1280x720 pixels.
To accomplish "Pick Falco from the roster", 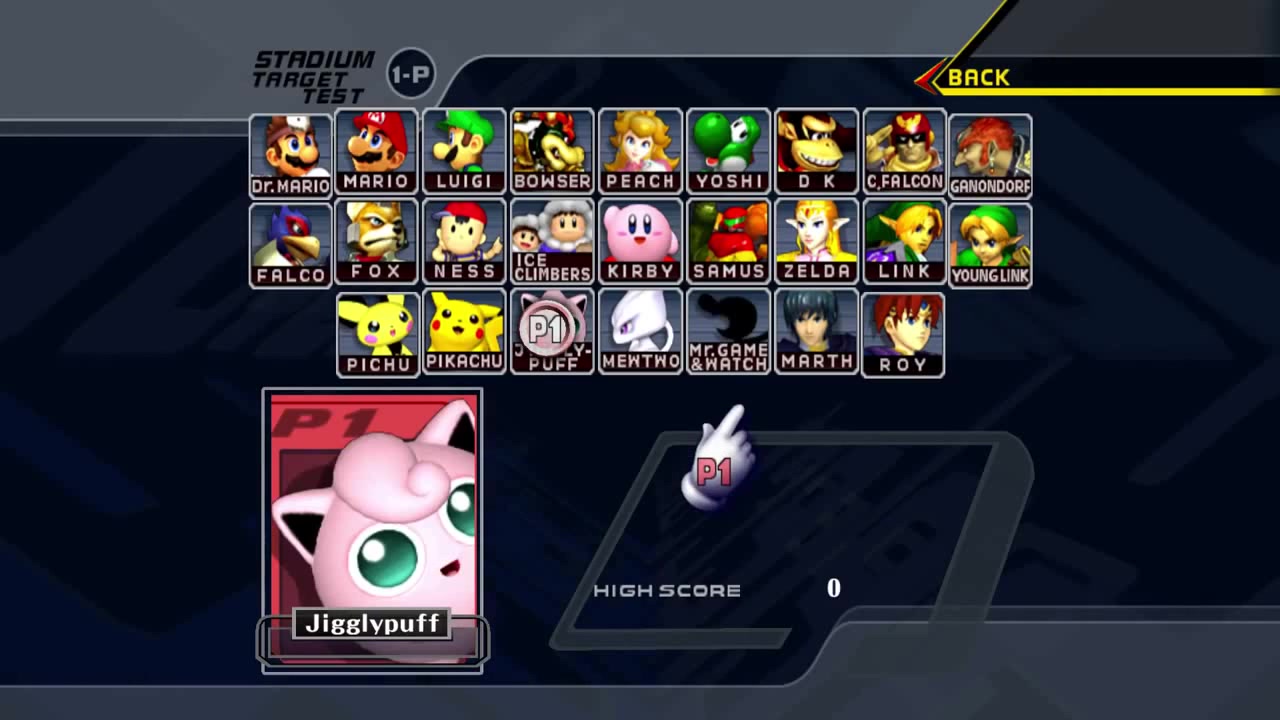I will (x=290, y=245).
